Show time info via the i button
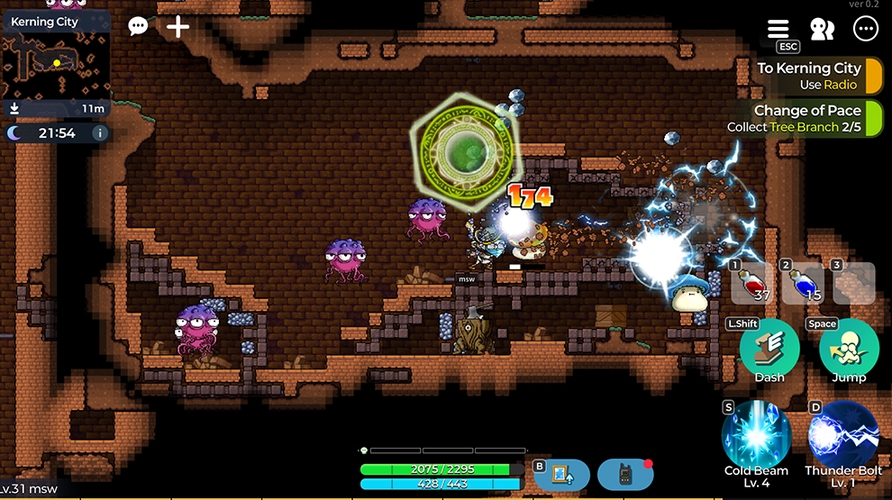The height and width of the screenshot is (500, 892). click(99, 133)
